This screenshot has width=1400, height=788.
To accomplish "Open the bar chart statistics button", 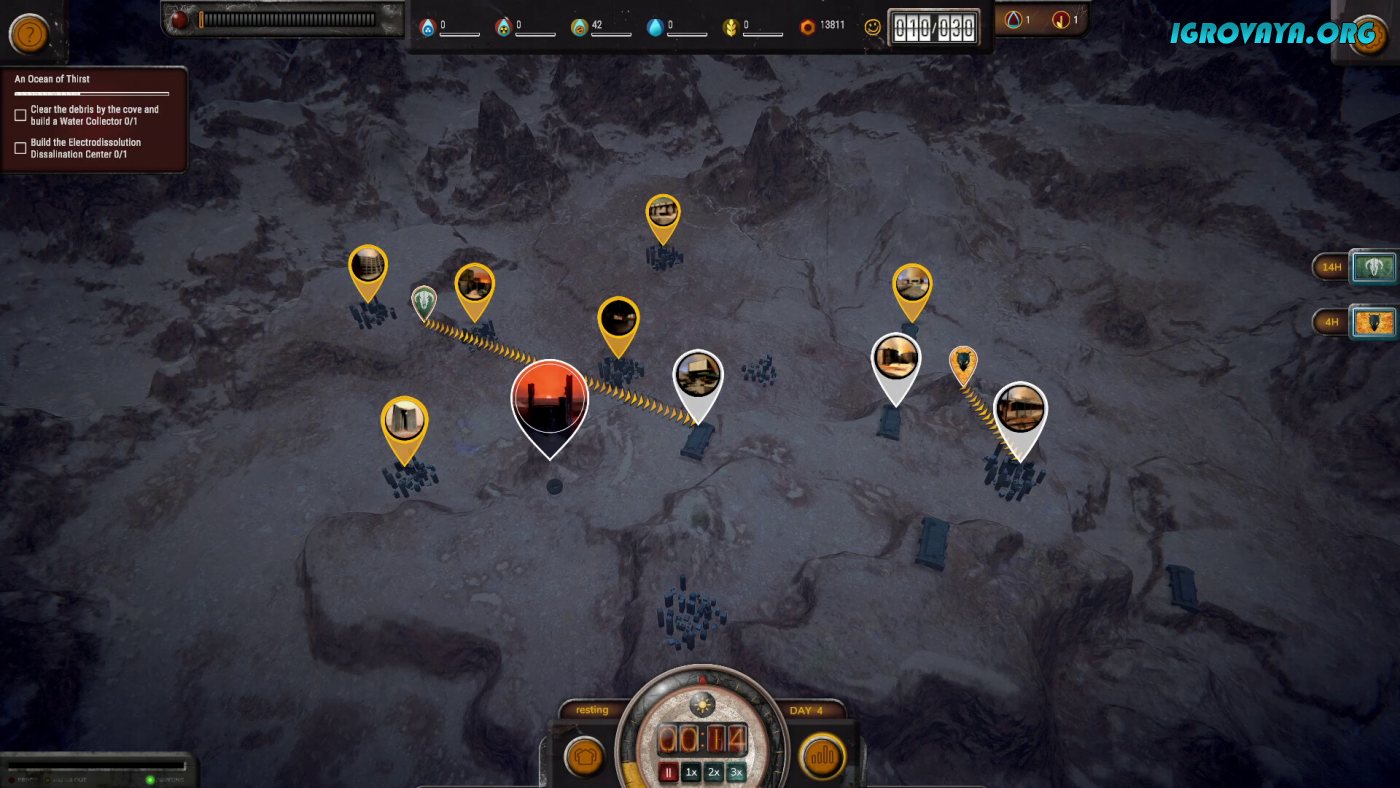I will point(822,757).
